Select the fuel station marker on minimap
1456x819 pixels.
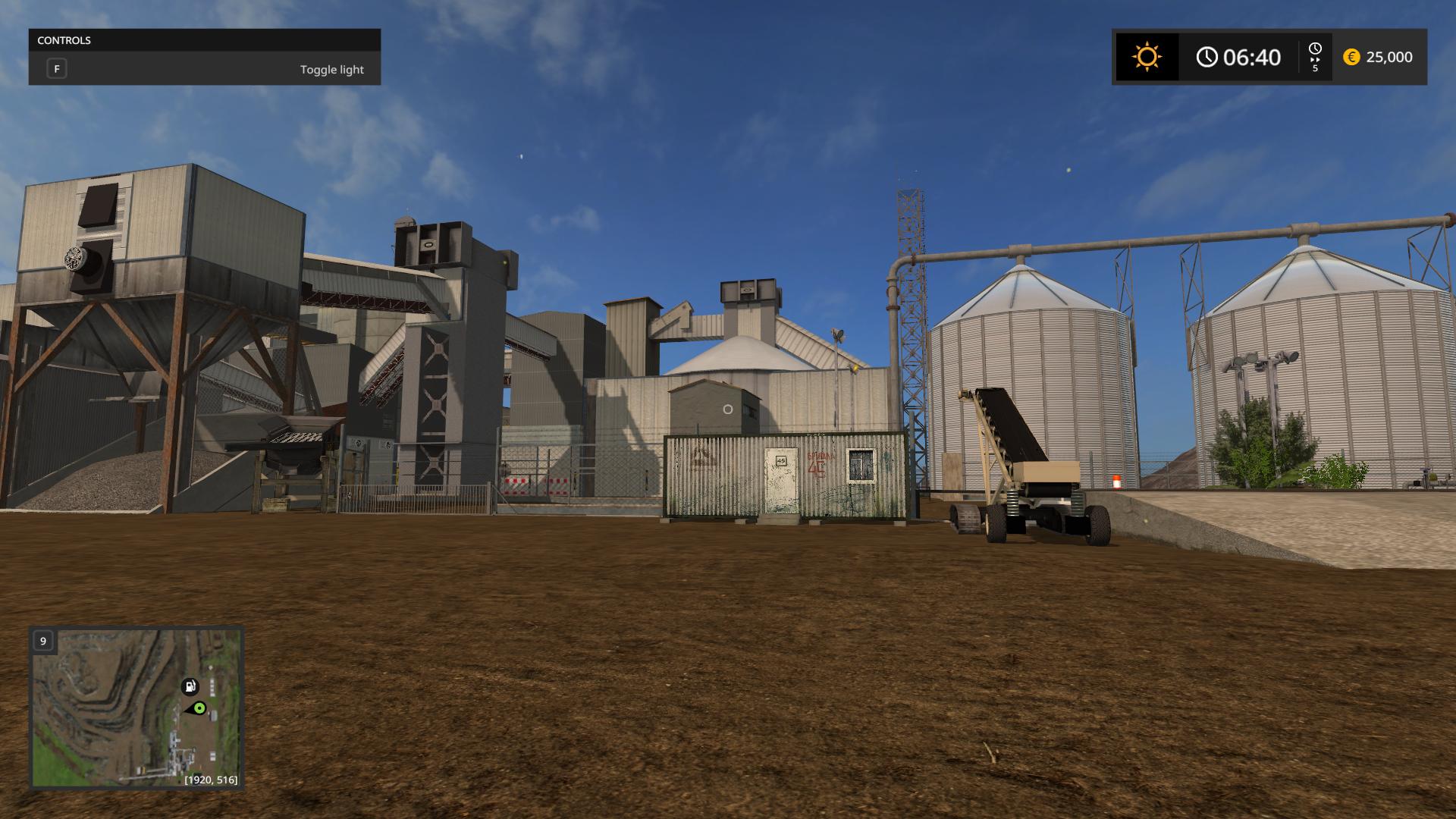190,686
